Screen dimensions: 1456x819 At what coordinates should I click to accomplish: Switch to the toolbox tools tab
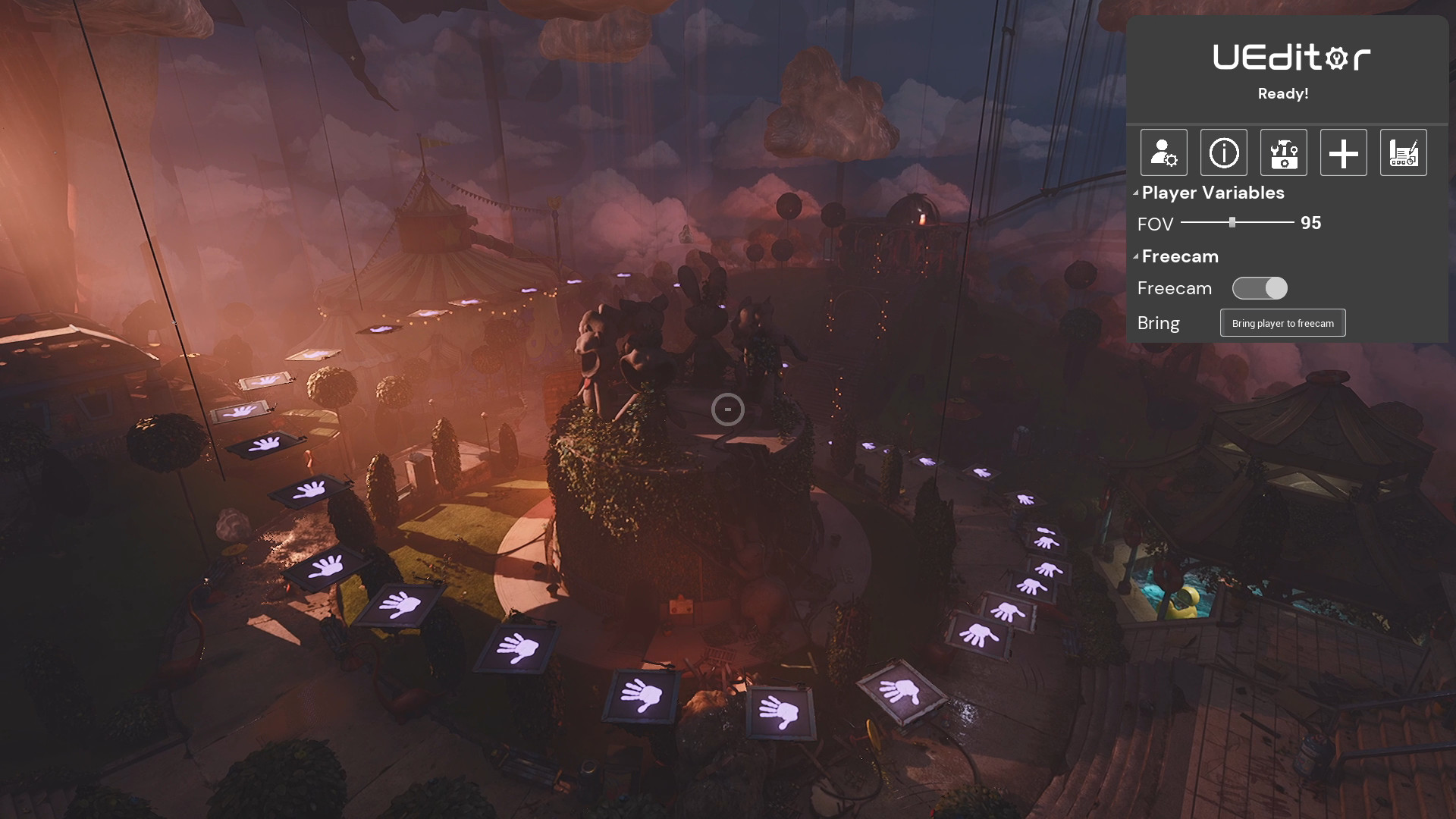point(1283,152)
